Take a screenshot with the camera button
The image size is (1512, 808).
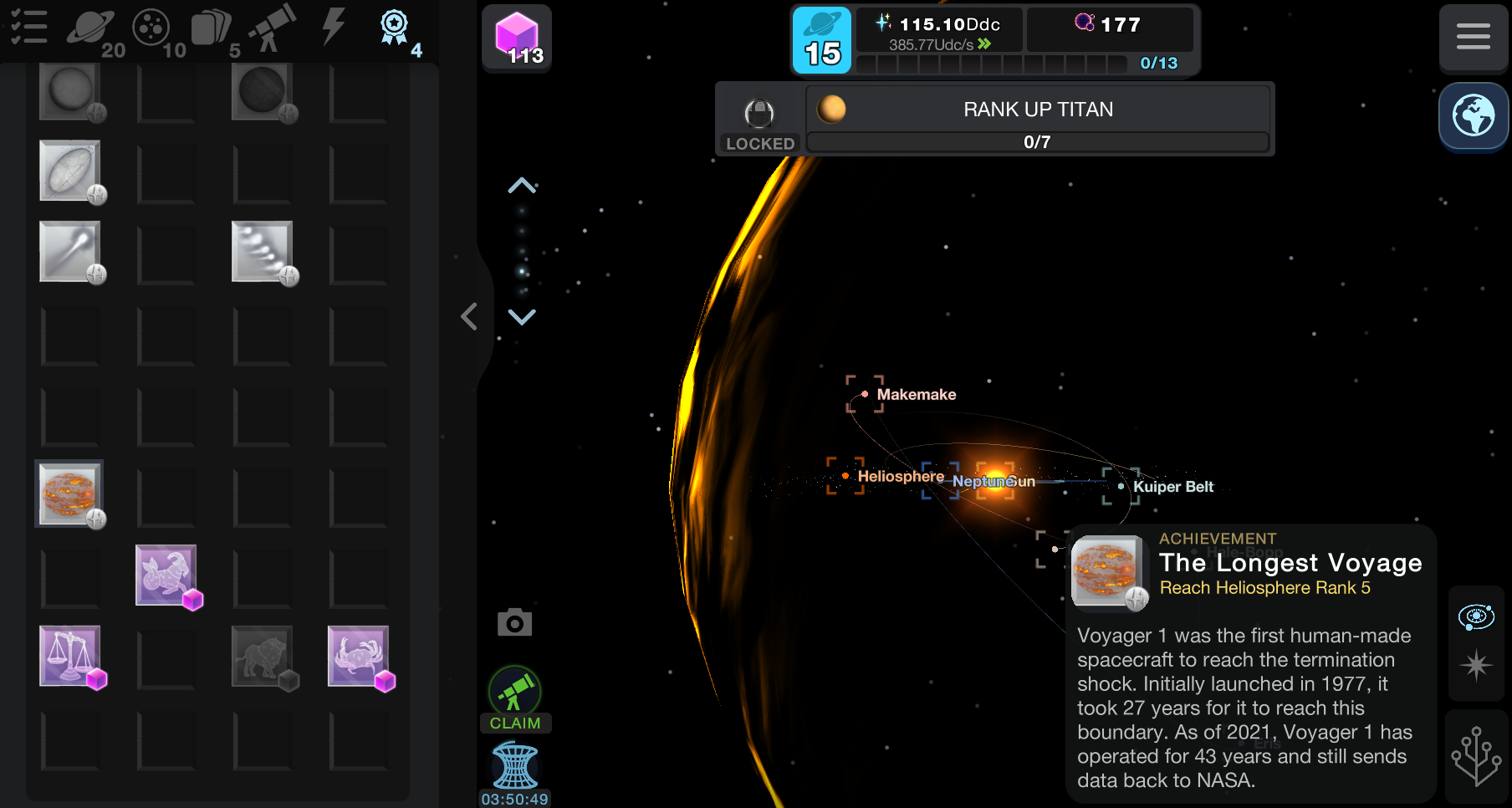(514, 622)
